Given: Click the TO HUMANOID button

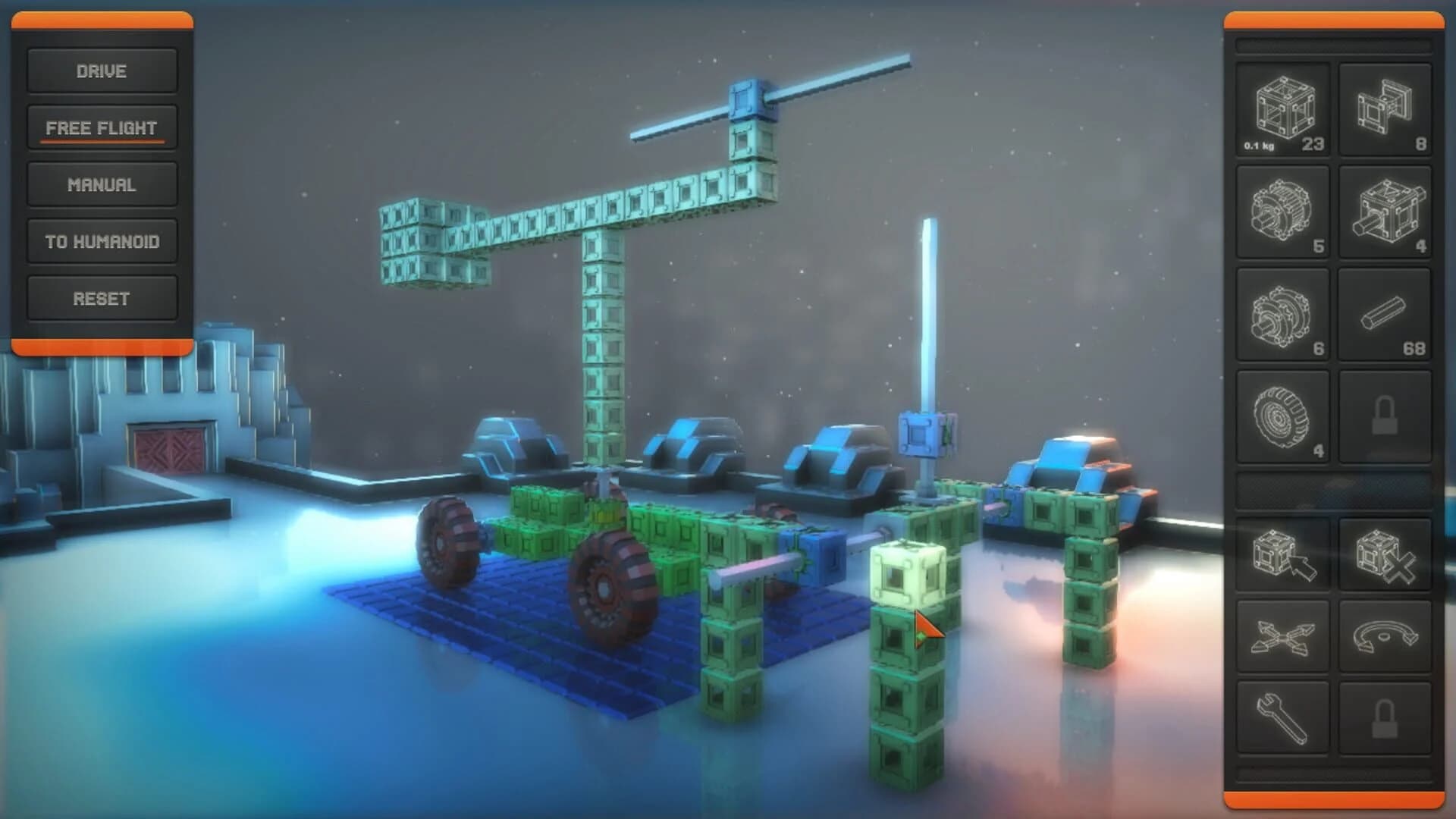Looking at the screenshot, I should 102,241.
